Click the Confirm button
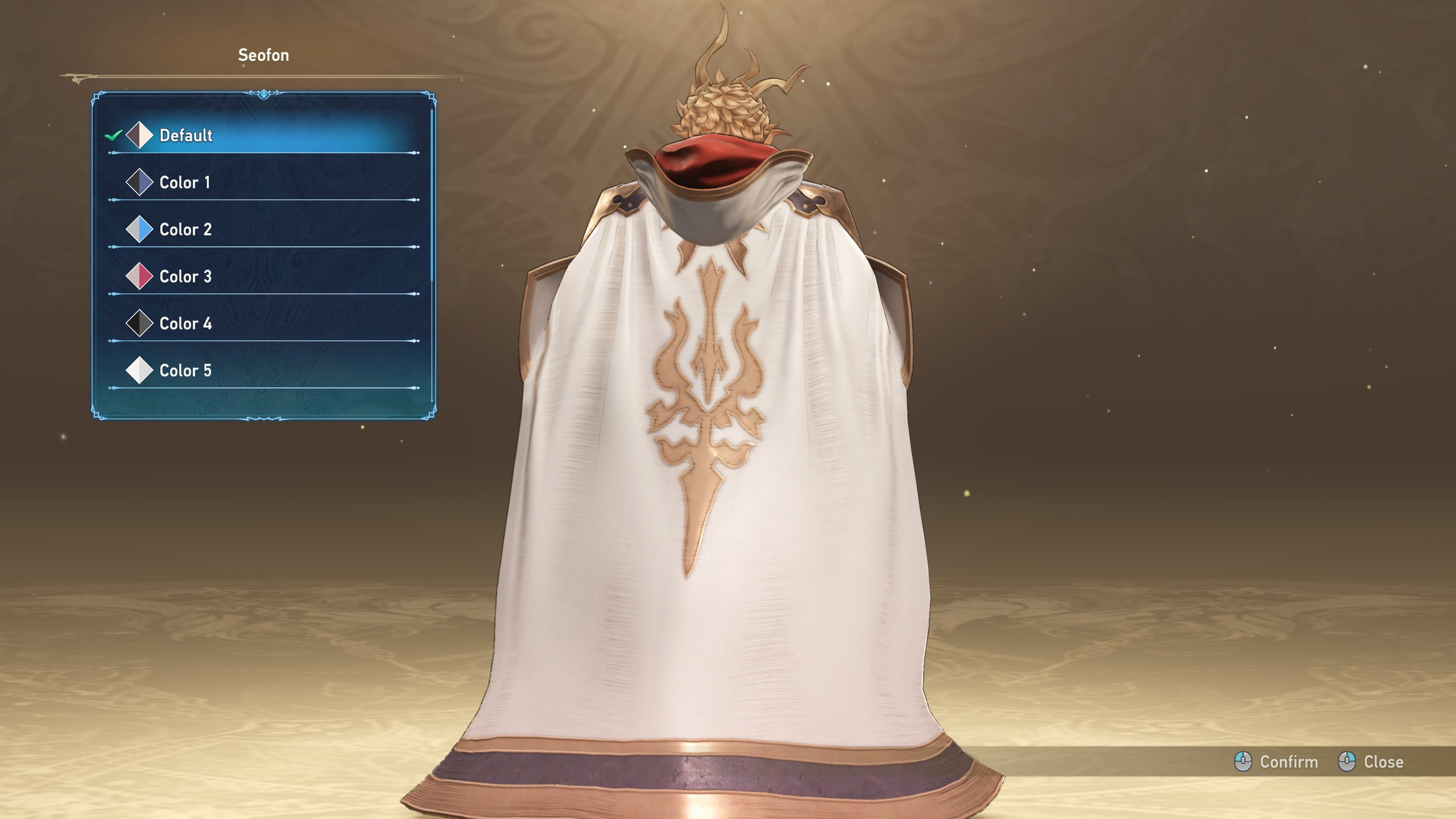This screenshot has width=1456, height=819. [x=1277, y=762]
